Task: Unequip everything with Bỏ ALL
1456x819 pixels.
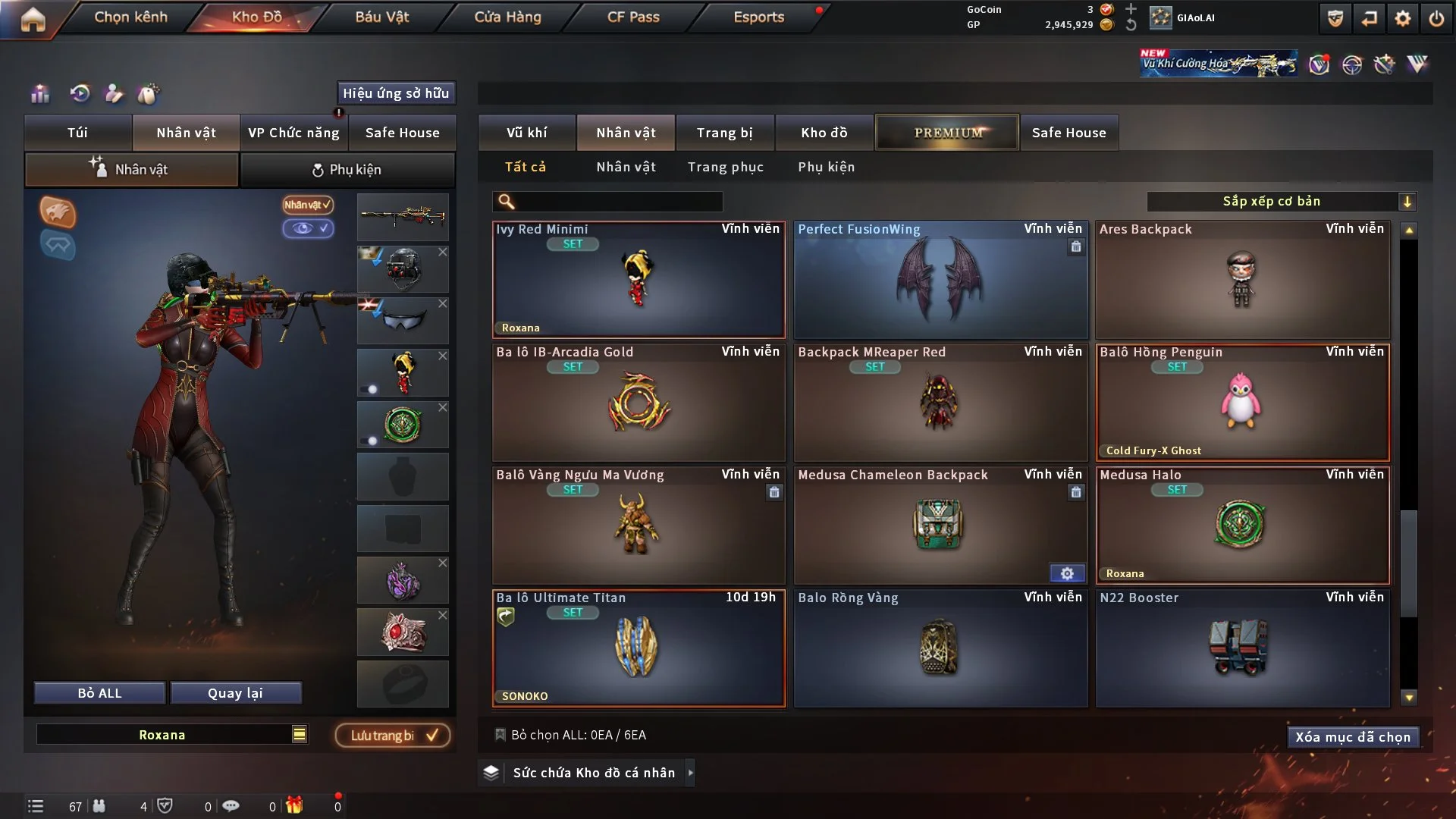Action: (99, 693)
